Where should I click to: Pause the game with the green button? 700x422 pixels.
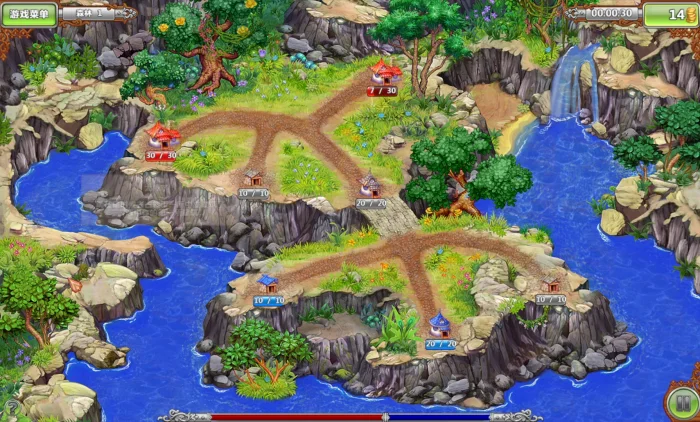680,402
